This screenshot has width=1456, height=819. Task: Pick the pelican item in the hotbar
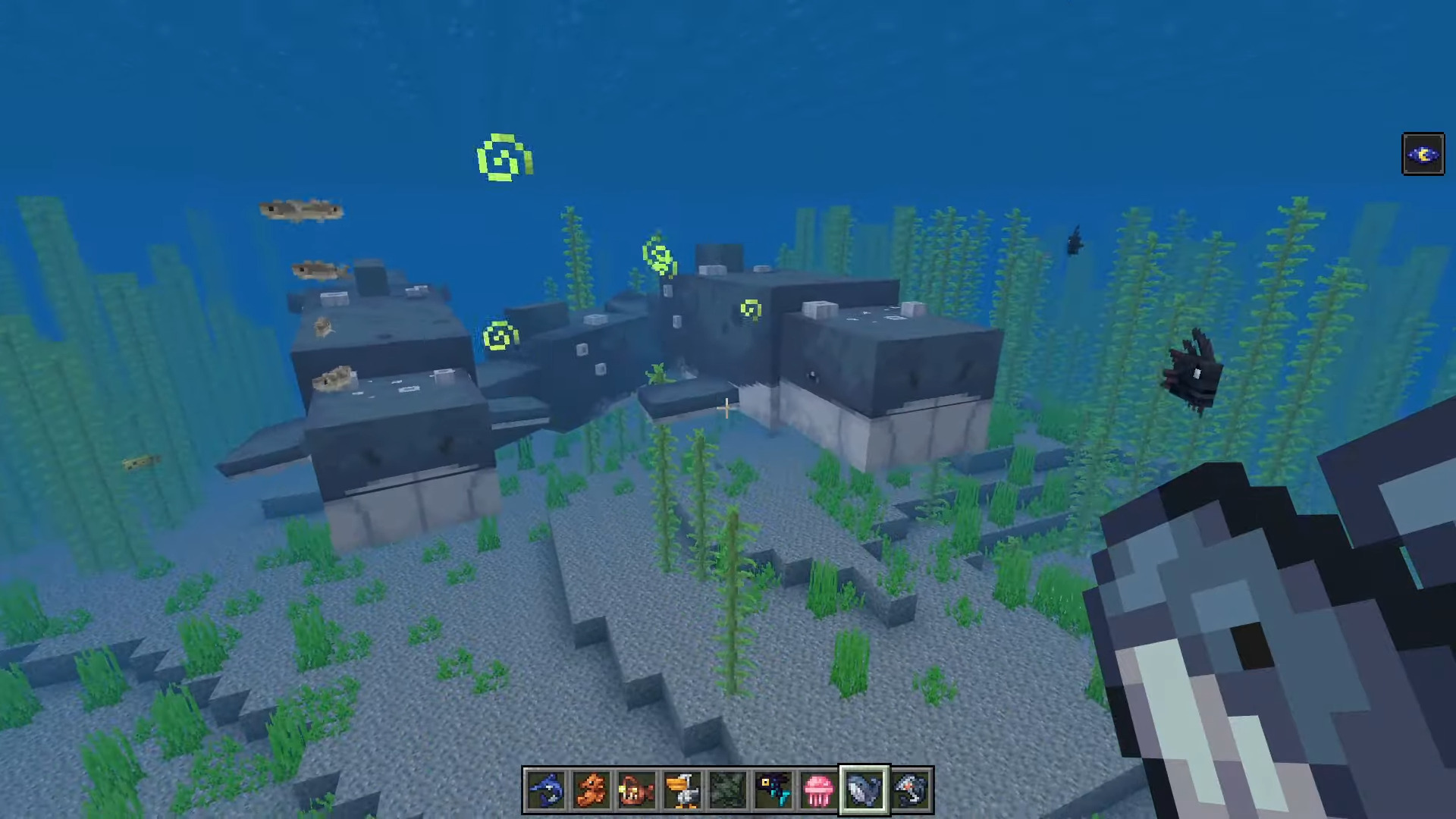tap(682, 790)
